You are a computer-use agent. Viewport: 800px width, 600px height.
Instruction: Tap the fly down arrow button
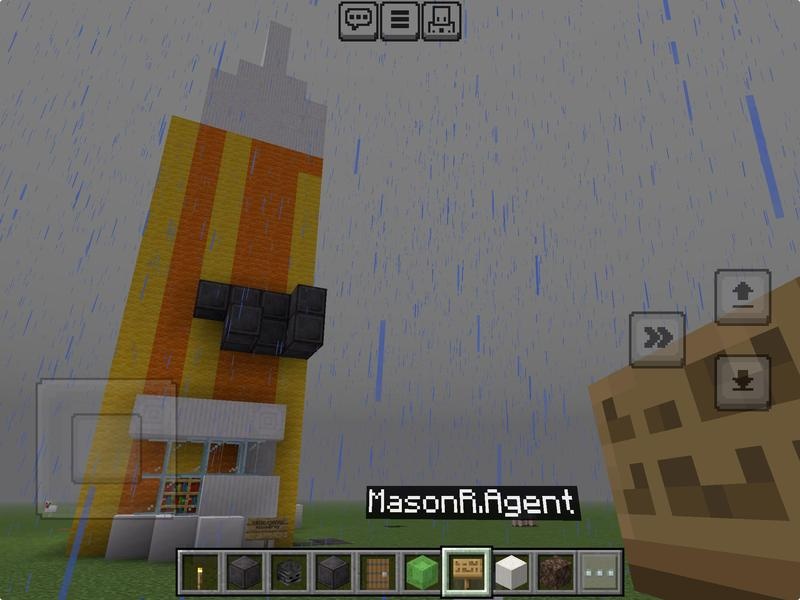point(743,381)
